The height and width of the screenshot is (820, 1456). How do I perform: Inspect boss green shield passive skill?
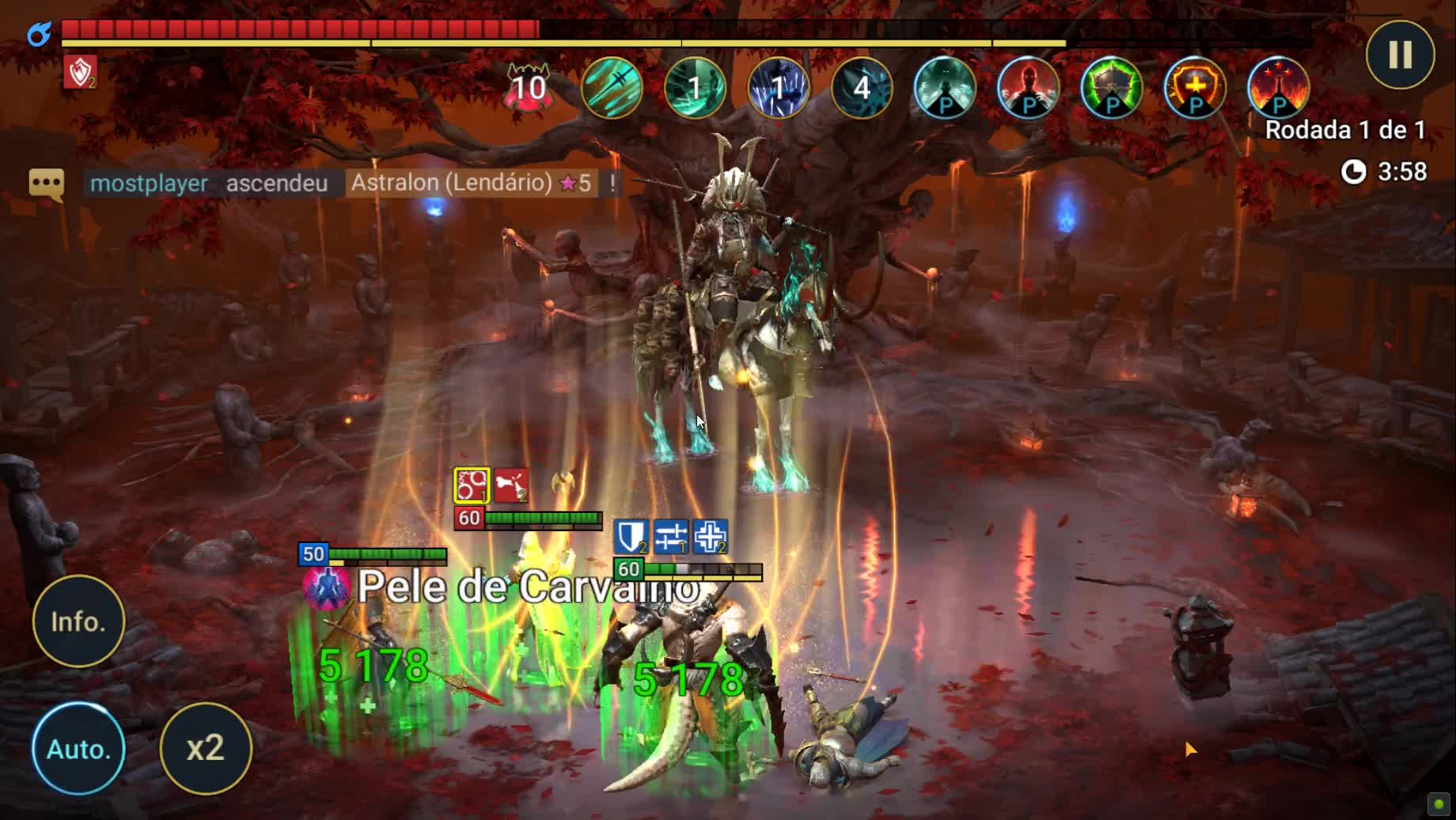point(1112,87)
